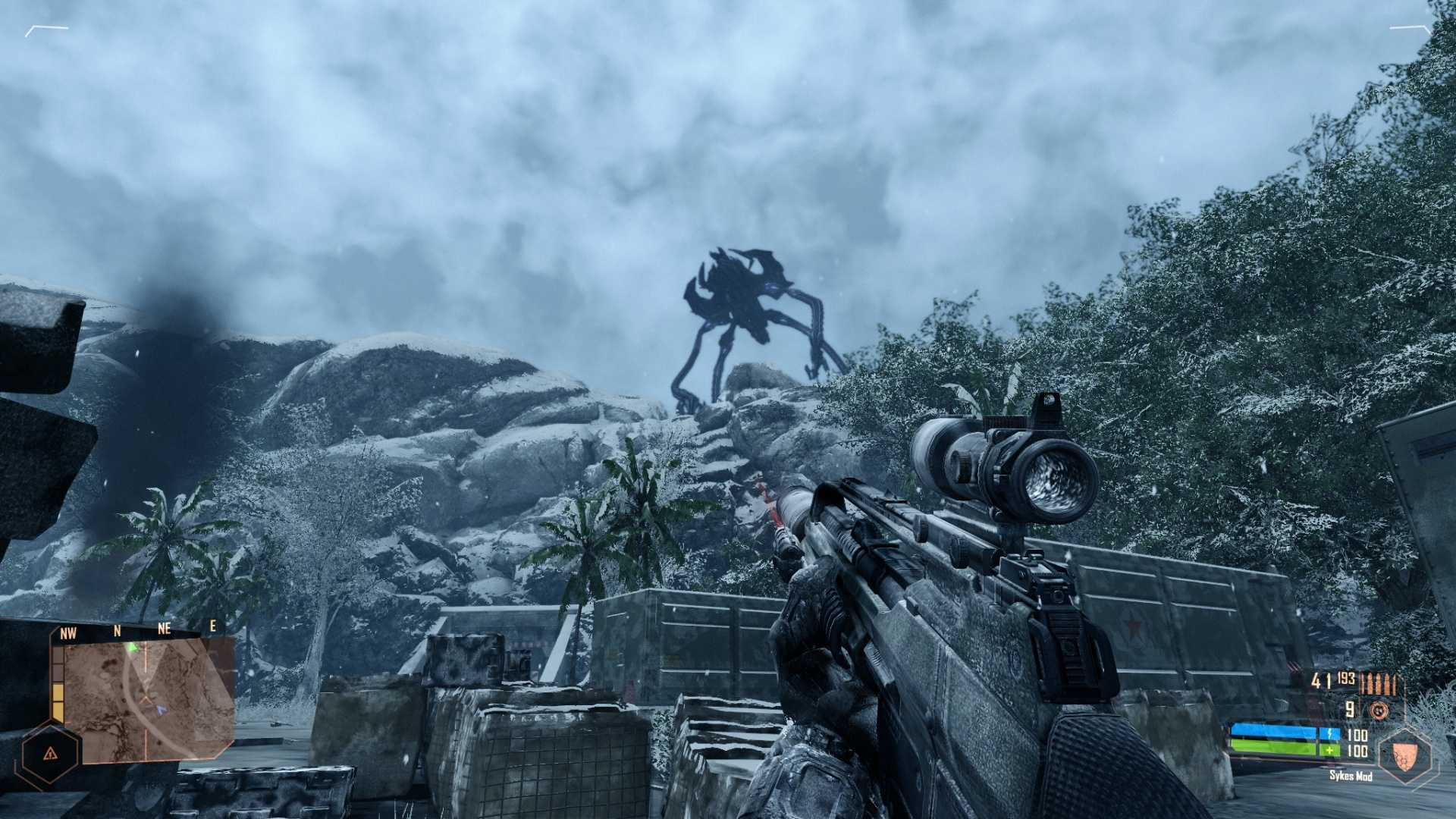Viewport: 1456px width, 819px height.
Task: Click the green objective marker on the minimap
Action: 133,647
